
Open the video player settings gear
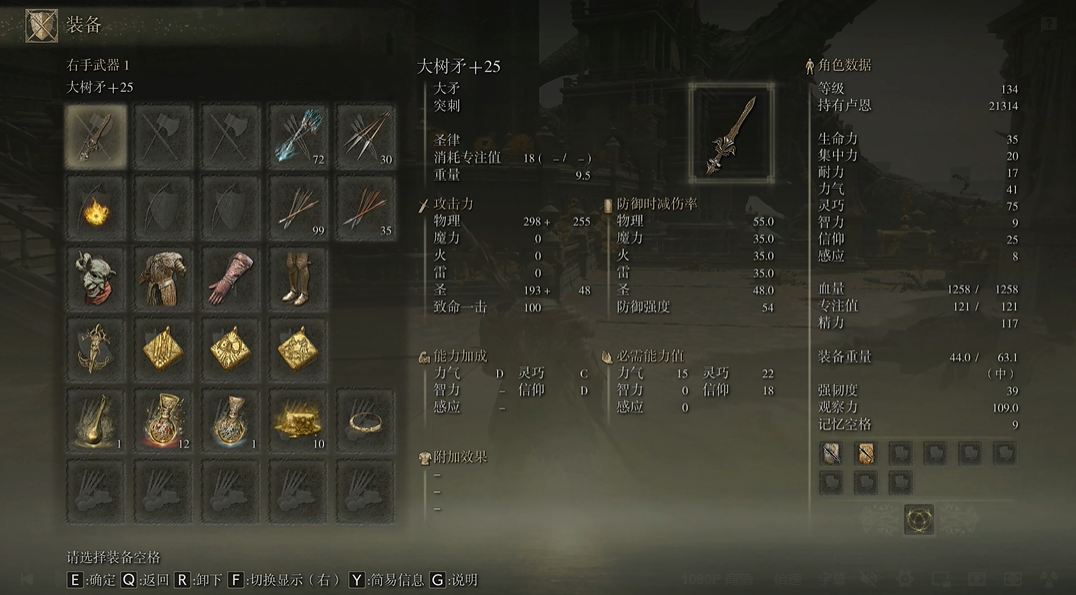pyautogui.click(x=905, y=579)
